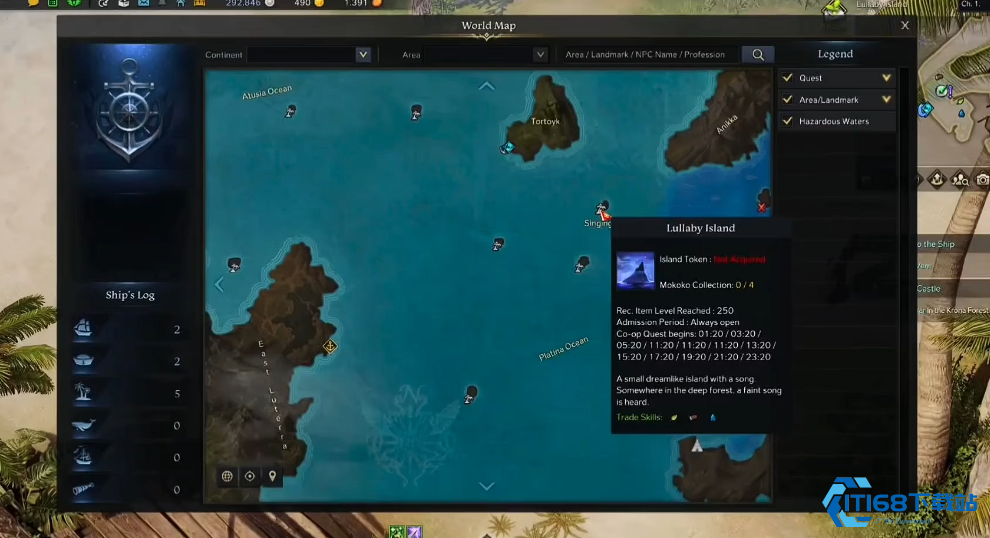The height and width of the screenshot is (538, 990).
Task: Pan the map left with side arrow
Action: (220, 284)
